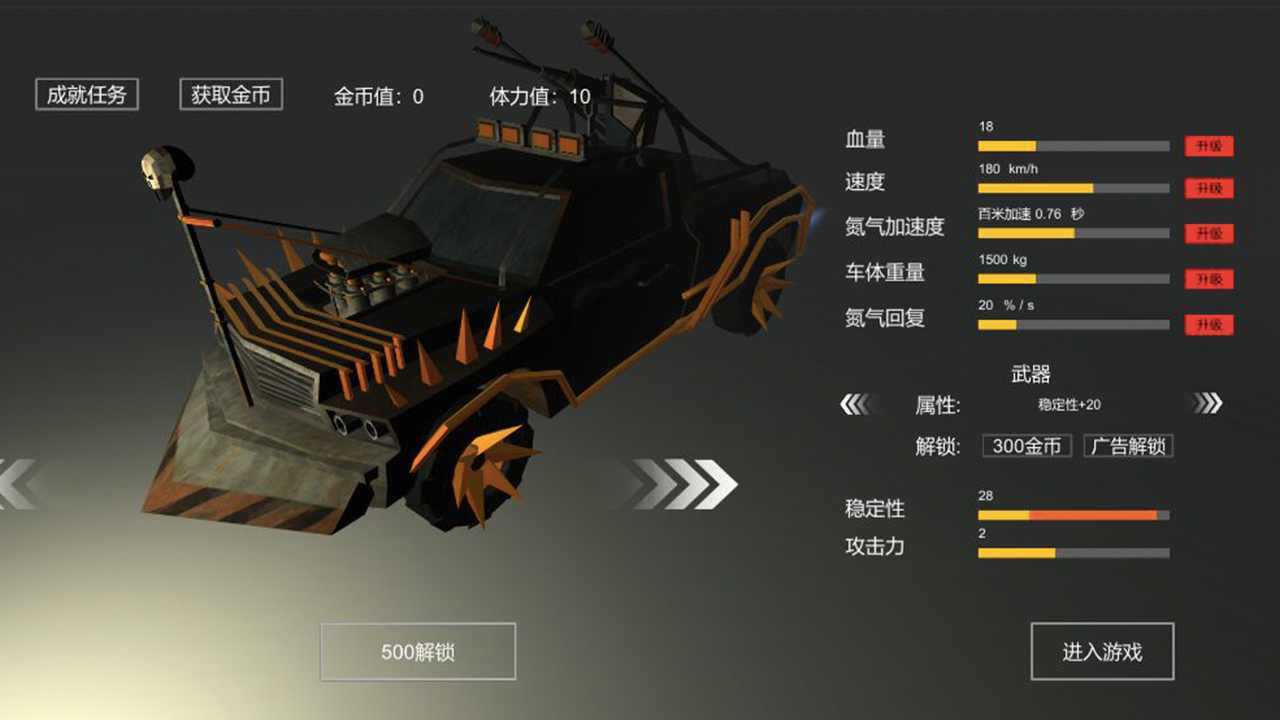This screenshot has width=1280, height=720.
Task: Unlock weapon via 广告解锁 ad
Action: click(1127, 445)
